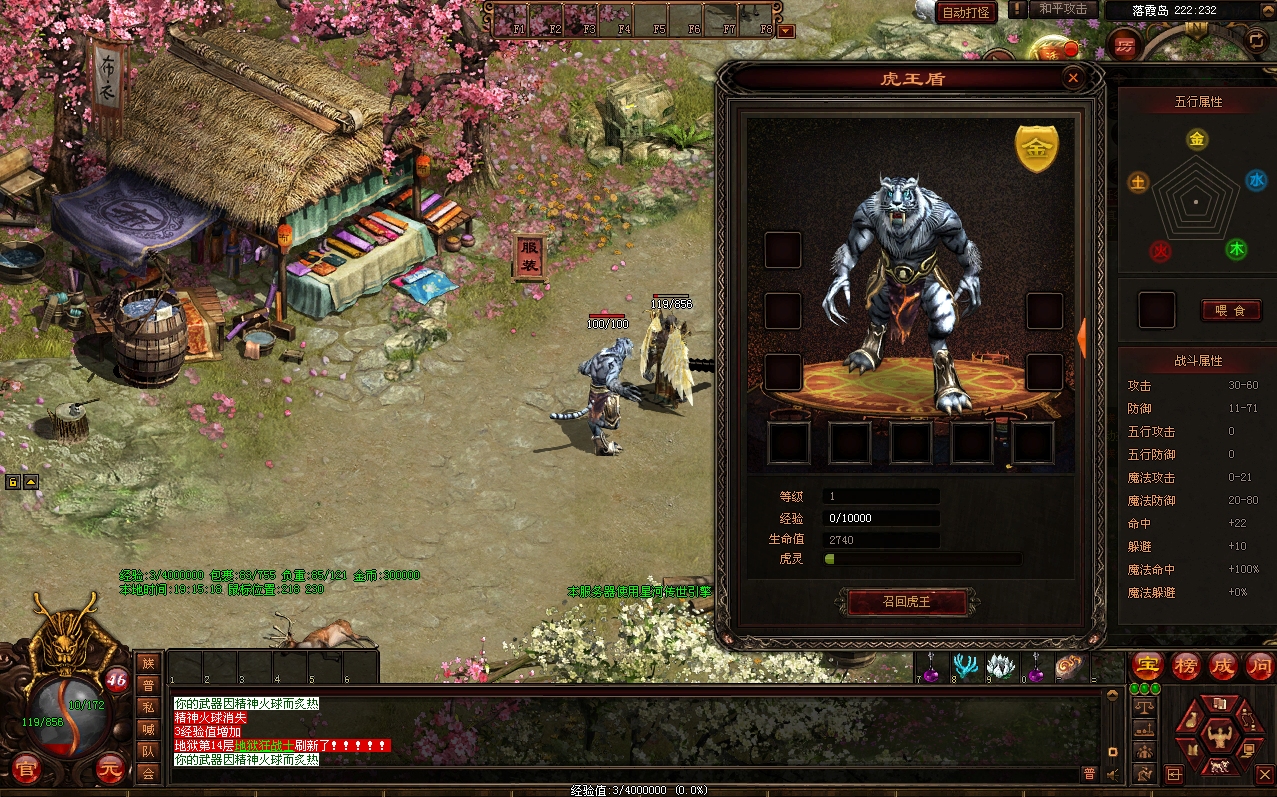The image size is (1277, 797).
Task: Close the 虎王盾 panel
Action: (x=1073, y=78)
